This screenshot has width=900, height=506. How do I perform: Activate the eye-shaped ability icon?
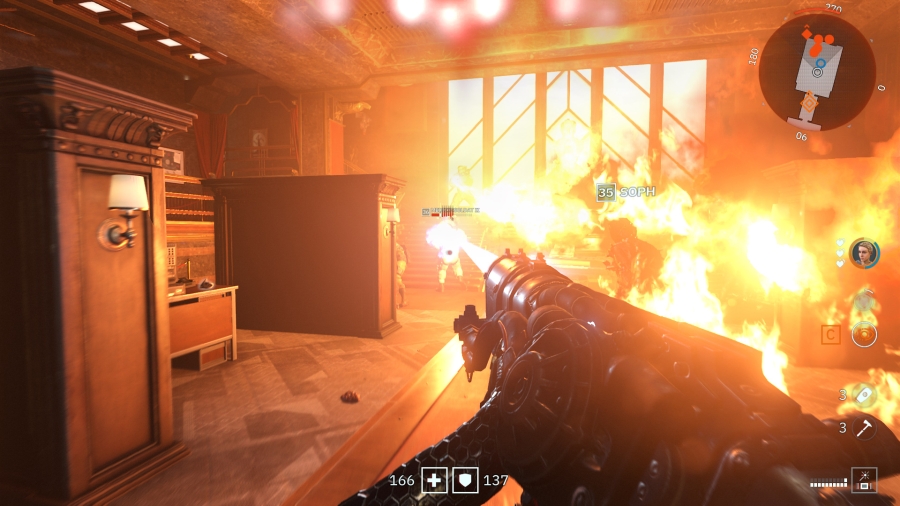[x=863, y=334]
